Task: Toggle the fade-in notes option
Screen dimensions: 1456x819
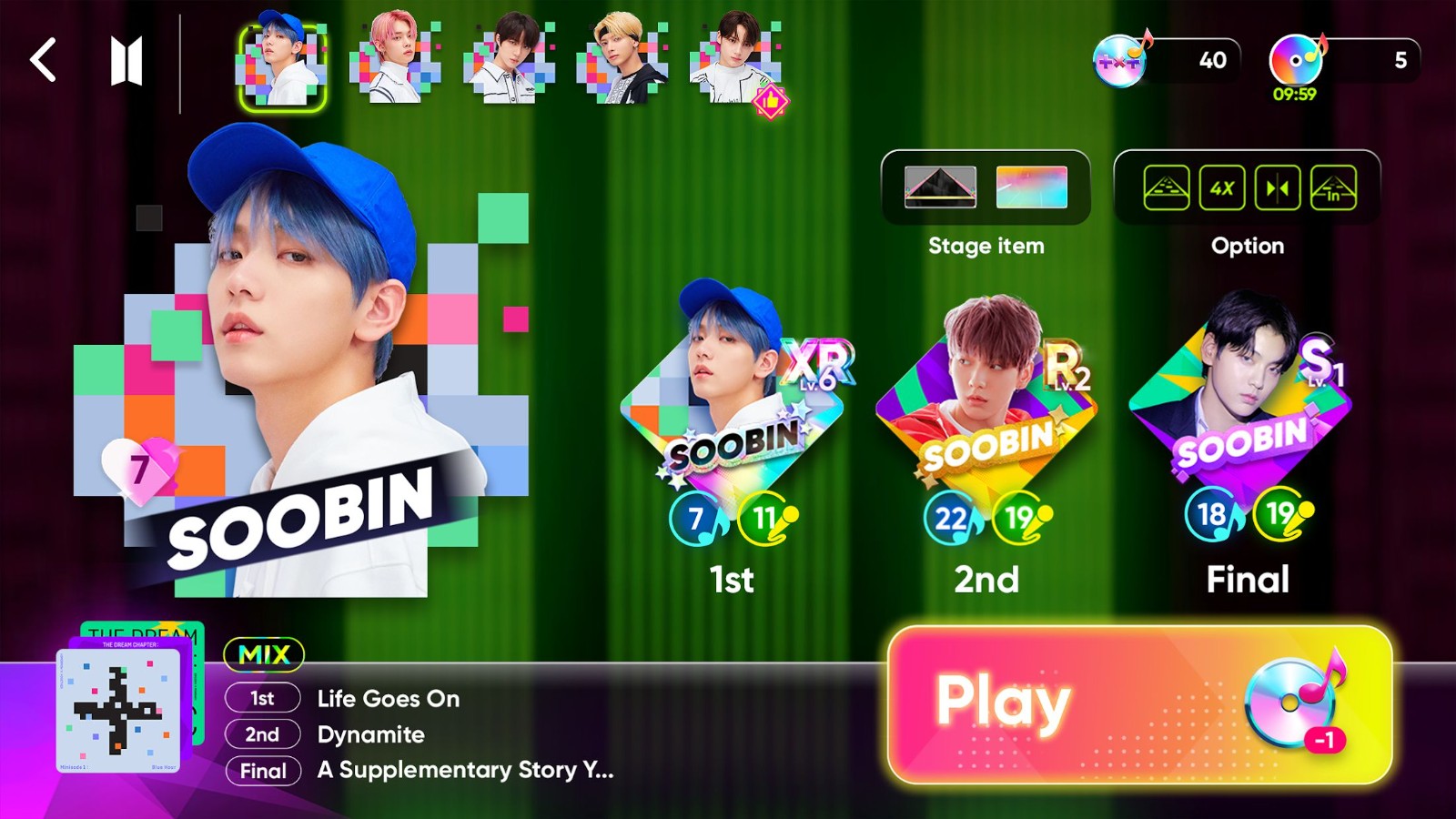Action: [x=1335, y=189]
